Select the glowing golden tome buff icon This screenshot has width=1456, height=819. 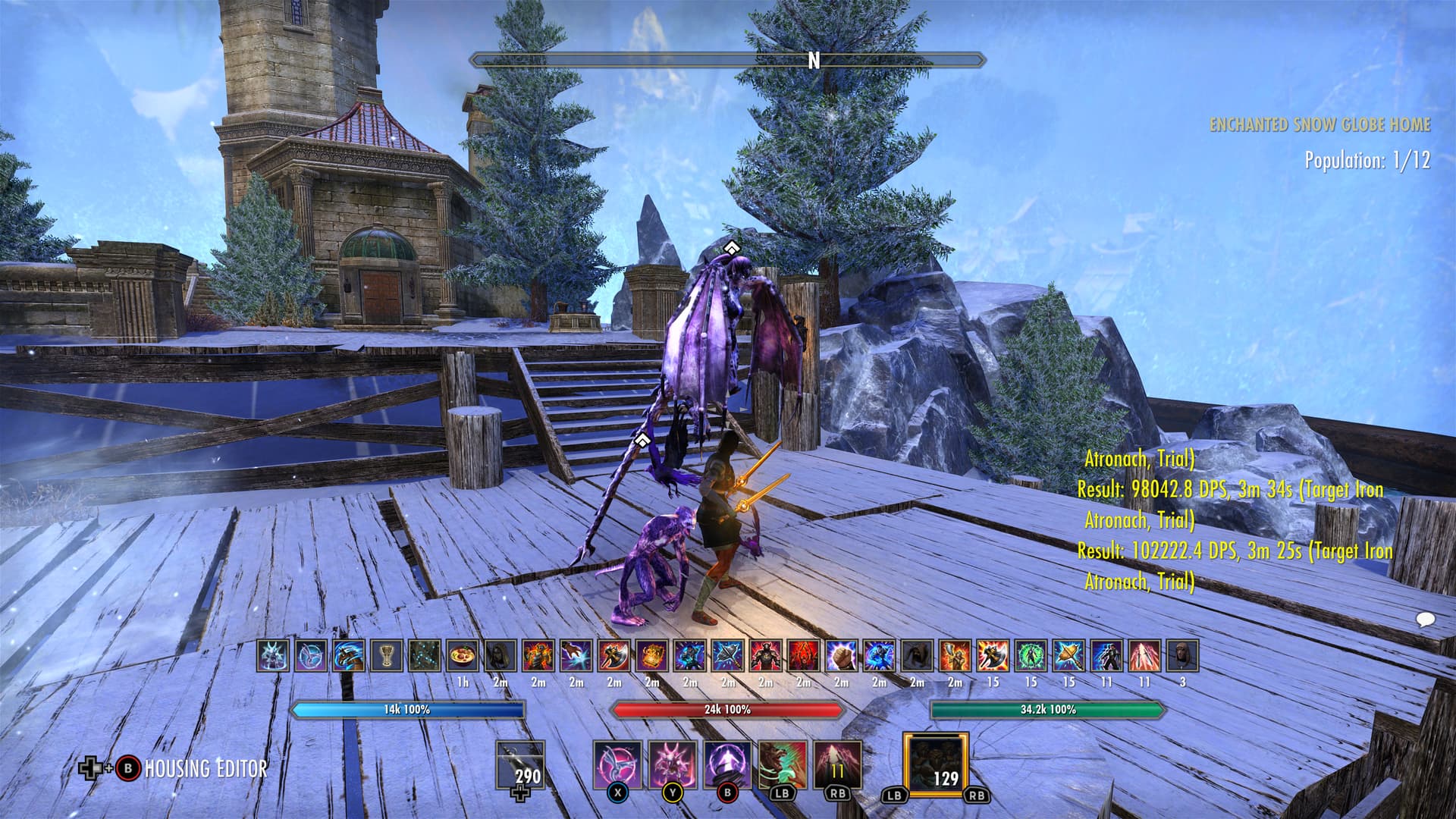pos(652,655)
